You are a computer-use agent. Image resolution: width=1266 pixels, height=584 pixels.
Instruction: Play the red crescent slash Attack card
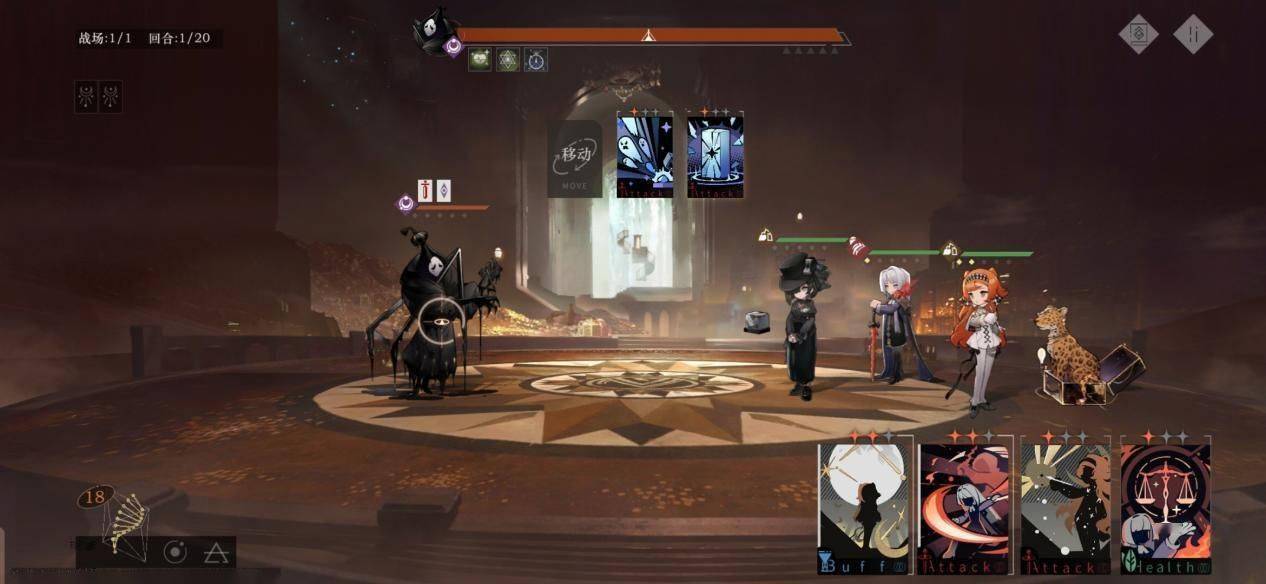pyautogui.click(x=965, y=507)
